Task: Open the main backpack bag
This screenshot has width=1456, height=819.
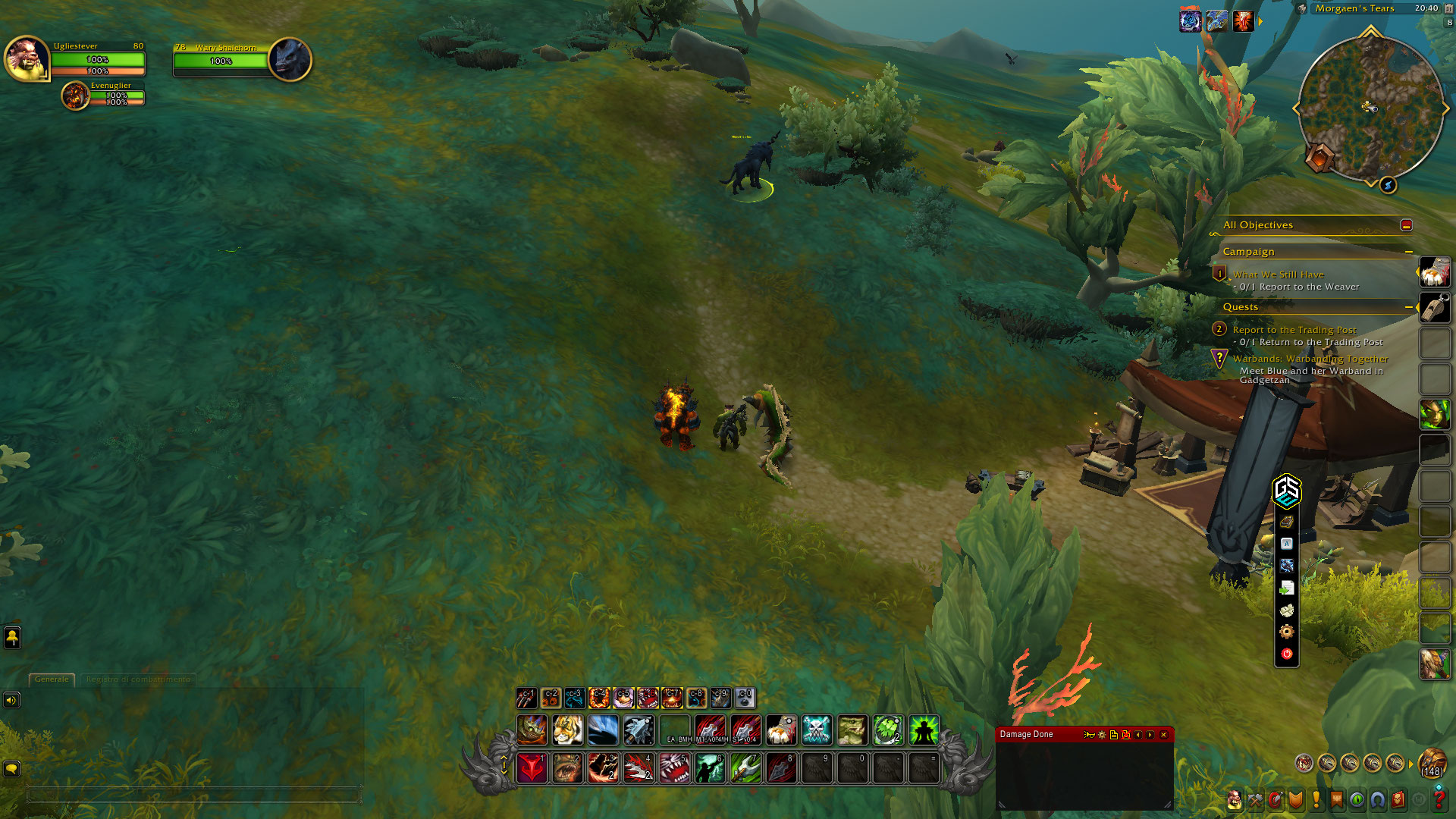Action: point(1432,763)
